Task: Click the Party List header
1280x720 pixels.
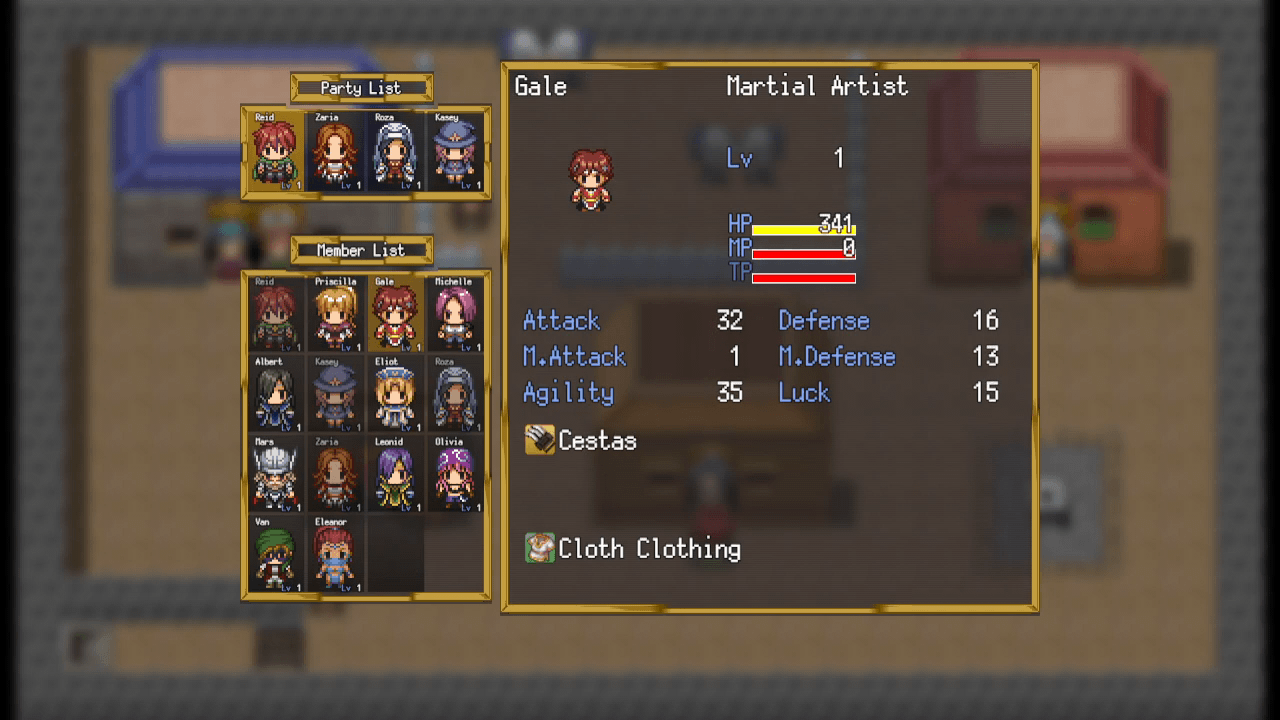Action: pyautogui.click(x=361, y=87)
